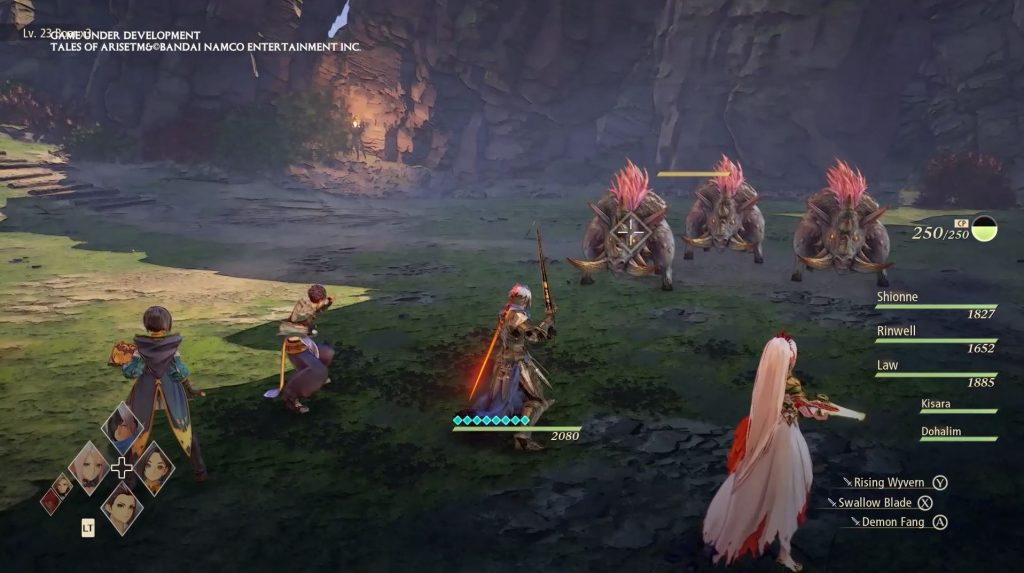Choose Rinwell's blue-scarf boost portrait
Image resolution: width=1024 pixels, height=573 pixels.
pos(122,429)
